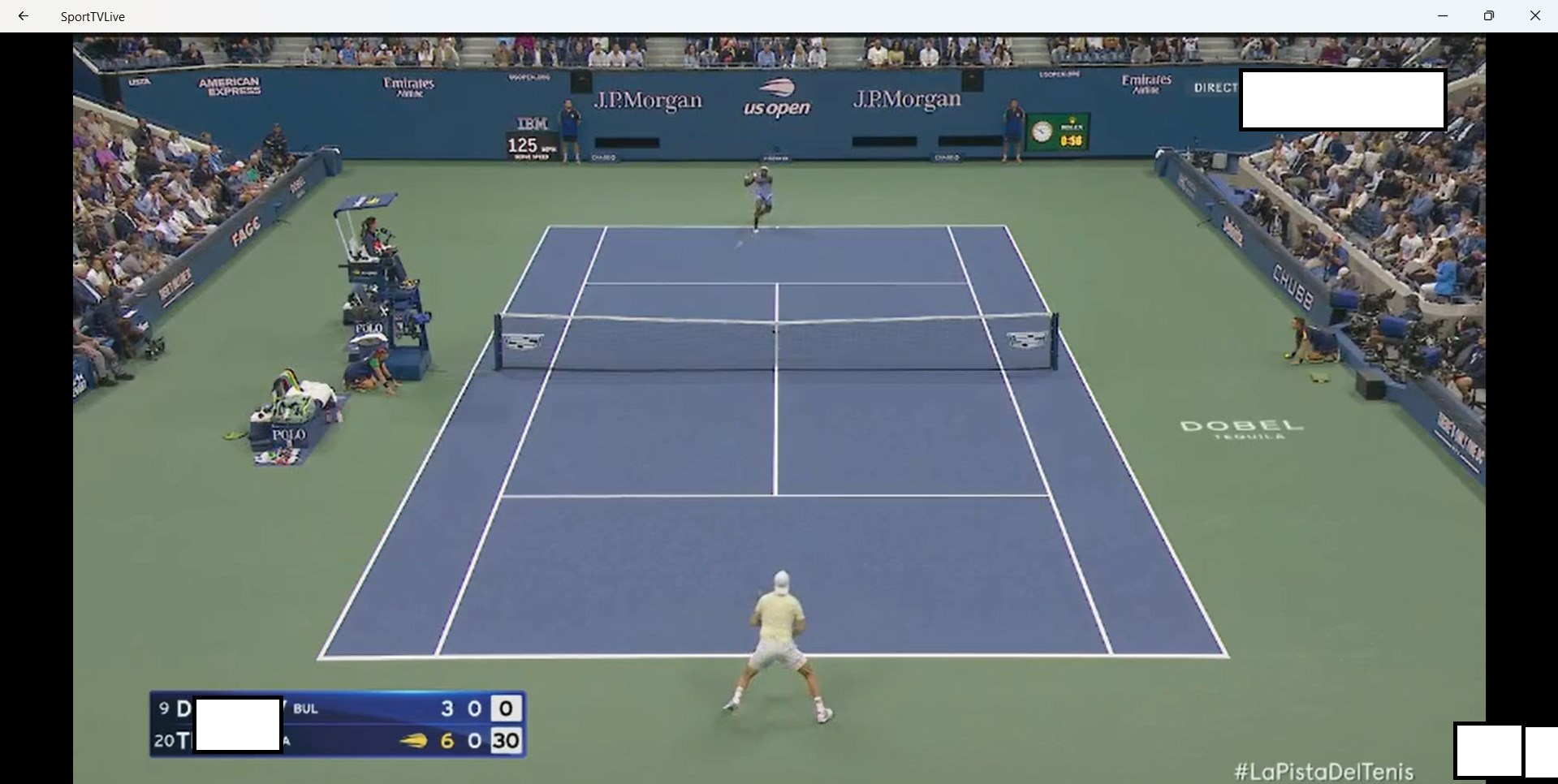This screenshot has width=1558, height=784.
Task: Click the blurred name box on the scoreboard
Action: point(237,724)
